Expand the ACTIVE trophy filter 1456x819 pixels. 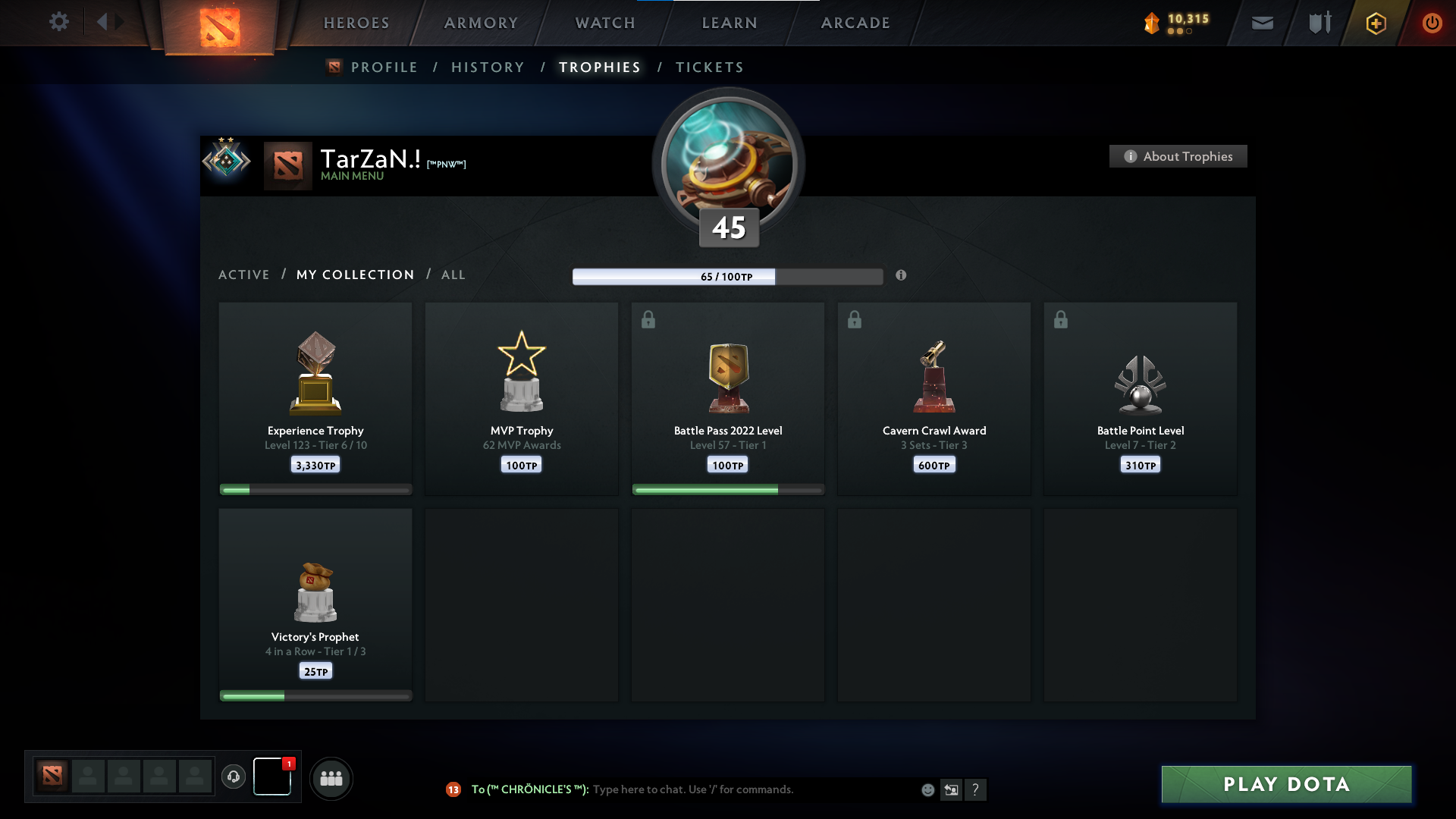pos(244,275)
